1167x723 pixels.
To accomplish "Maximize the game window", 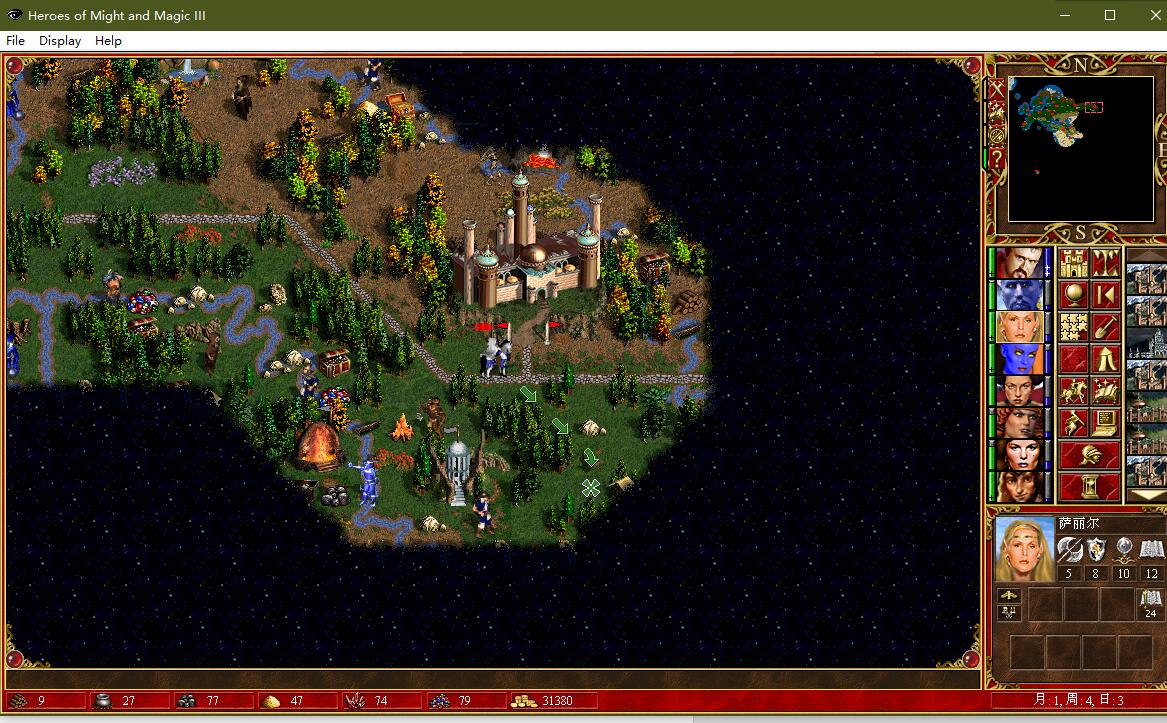I will (1109, 15).
